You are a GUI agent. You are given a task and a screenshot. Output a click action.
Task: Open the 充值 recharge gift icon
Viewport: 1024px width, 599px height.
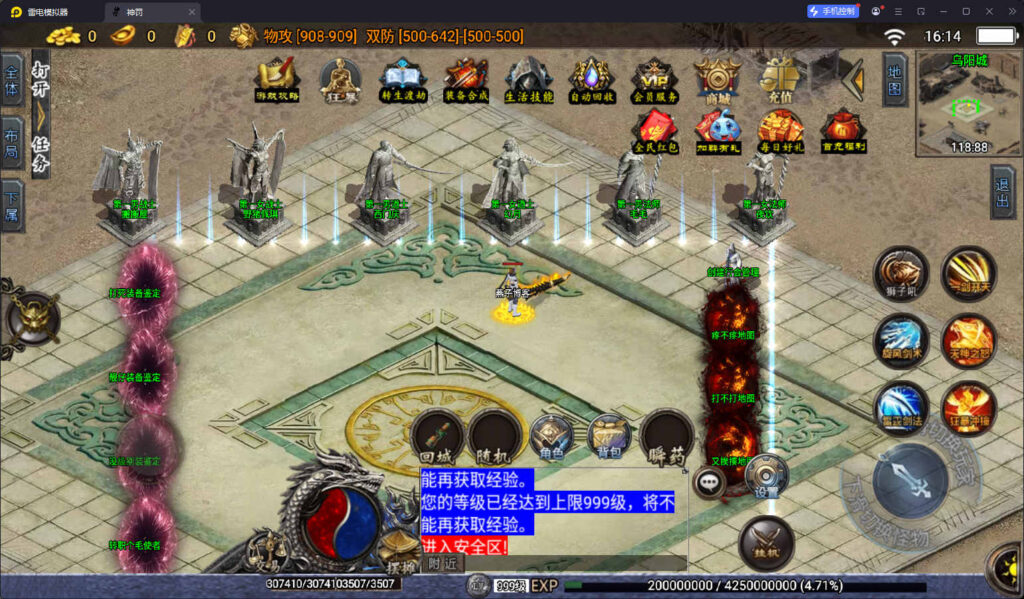780,76
